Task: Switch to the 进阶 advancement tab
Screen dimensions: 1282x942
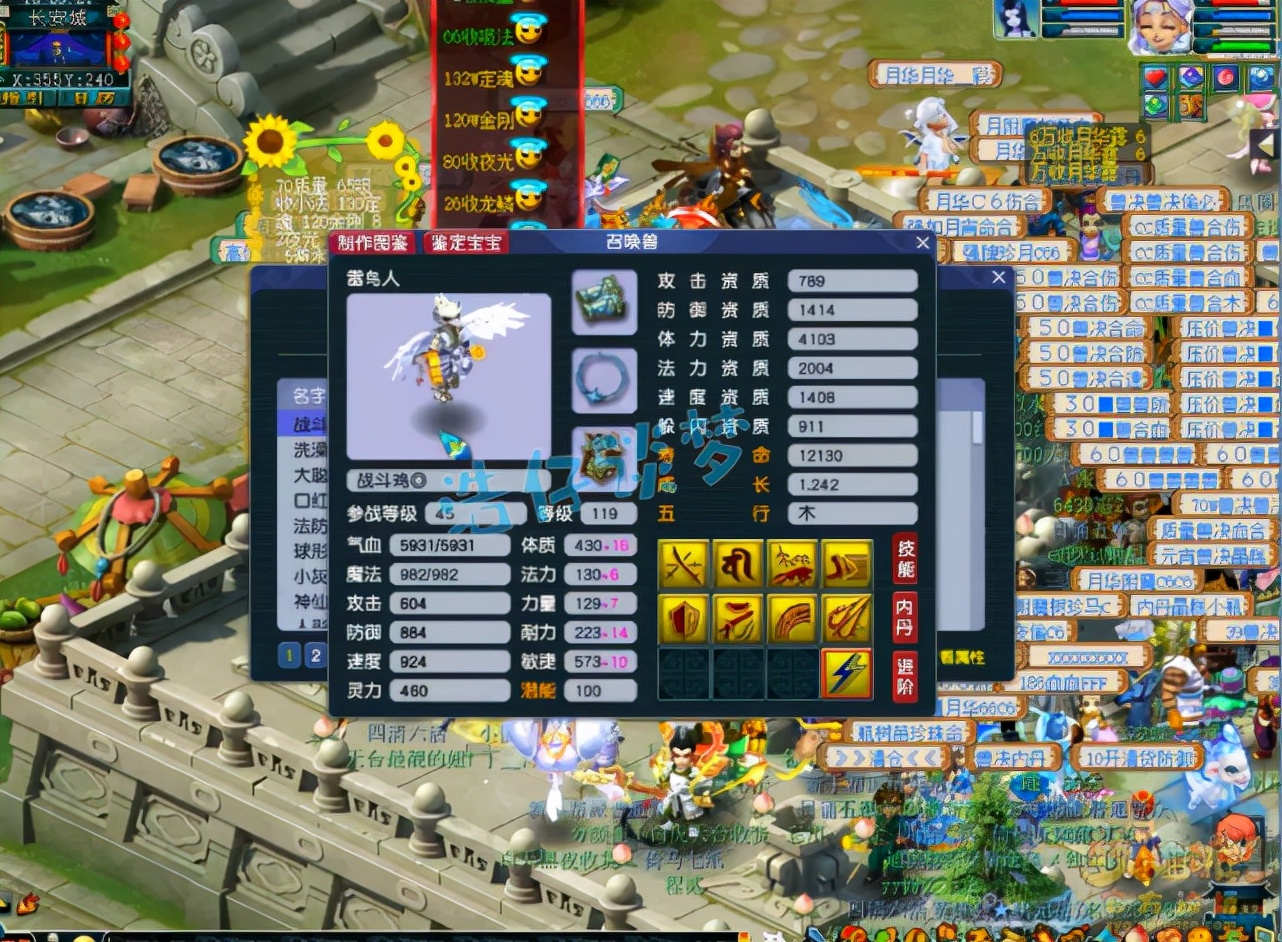Action: click(903, 675)
